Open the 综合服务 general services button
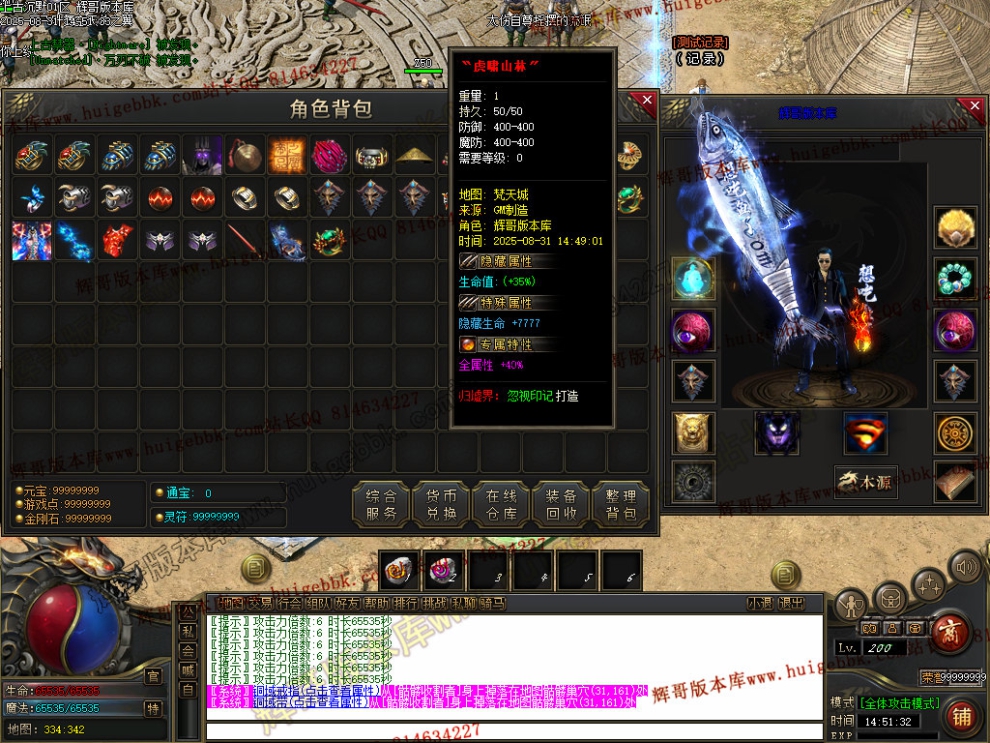The width and height of the screenshot is (990, 743). click(x=381, y=505)
